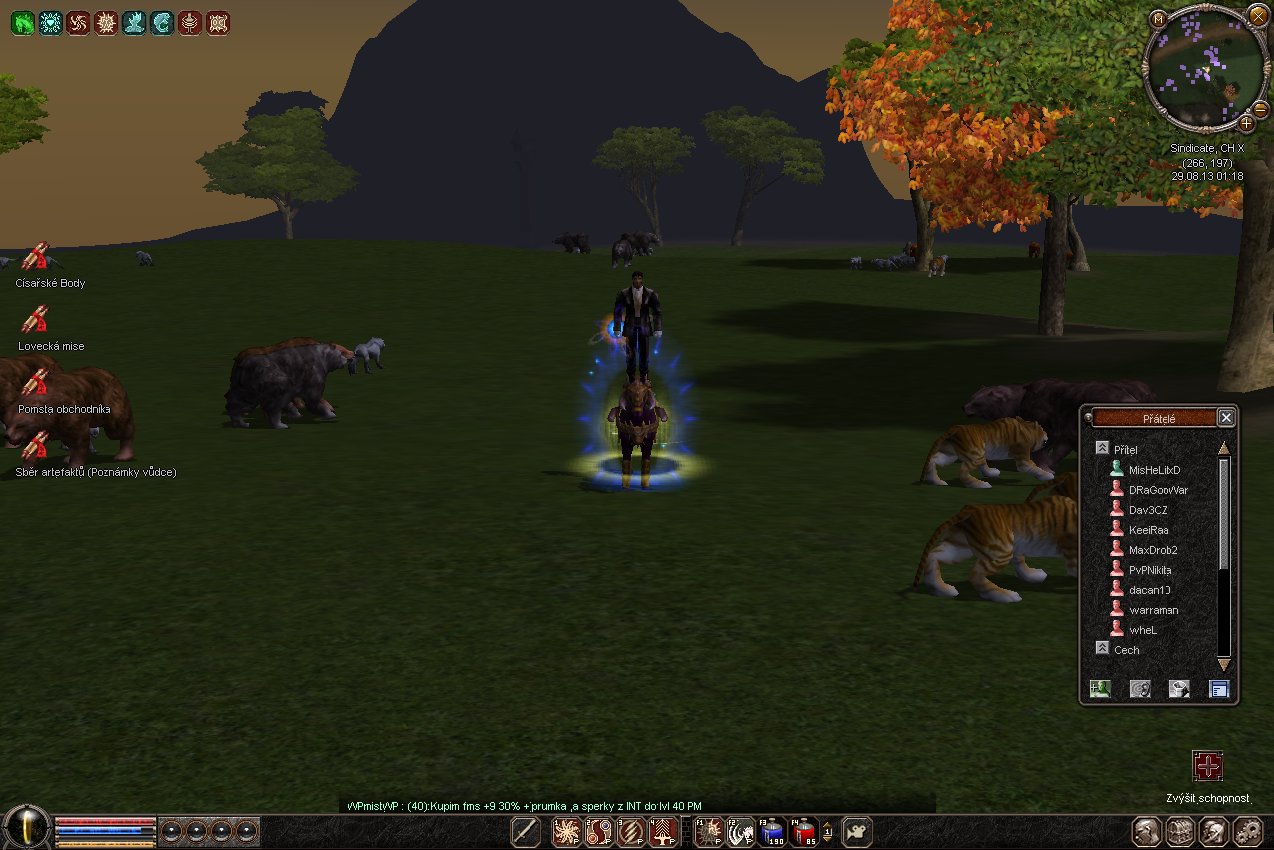Click the add friend button
The width and height of the screenshot is (1274, 850).
(1101, 688)
